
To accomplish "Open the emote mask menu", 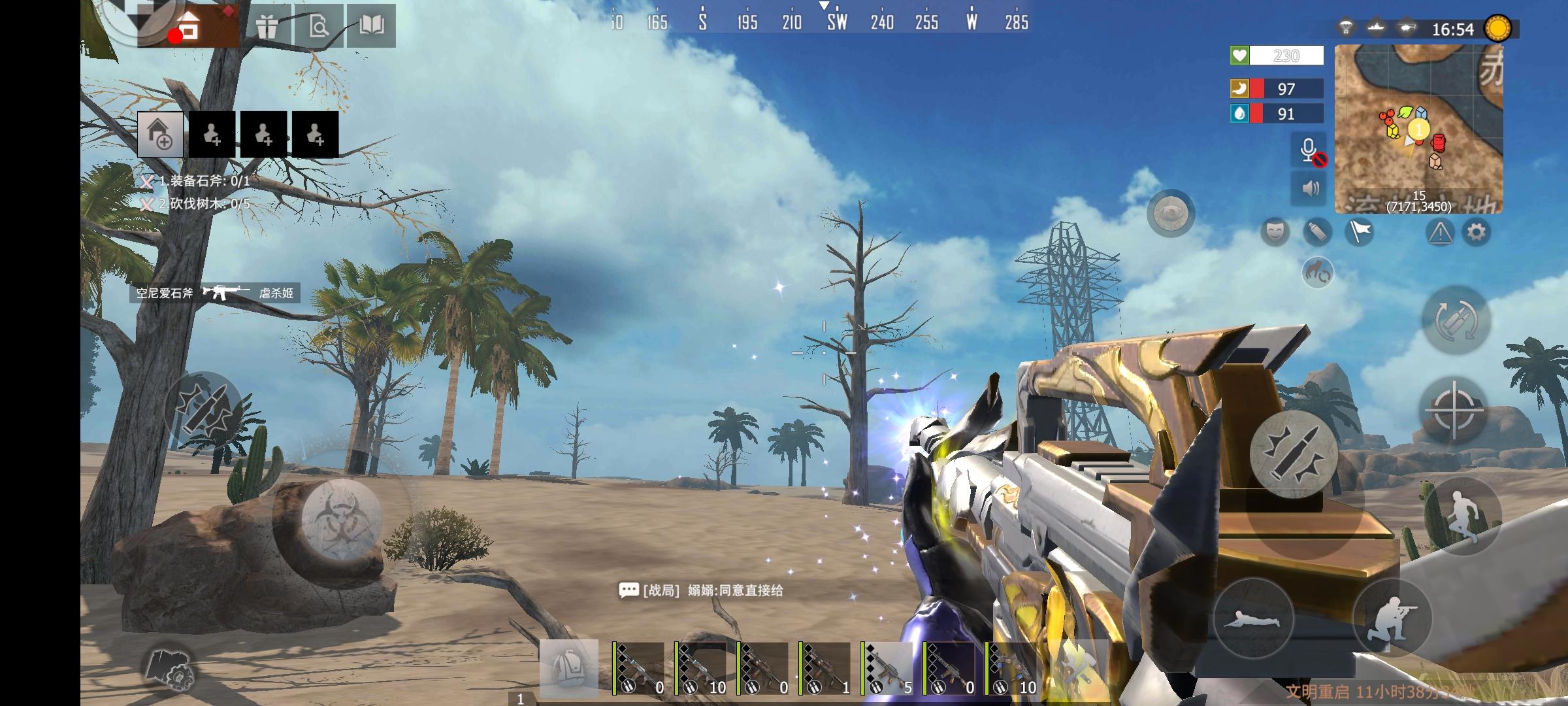I will (1275, 231).
